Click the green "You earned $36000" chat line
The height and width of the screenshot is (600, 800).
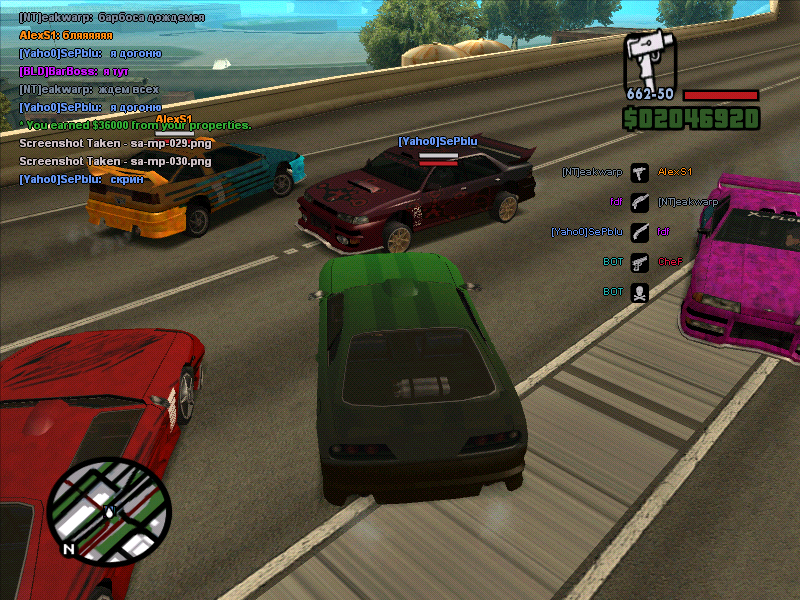click(x=135, y=125)
